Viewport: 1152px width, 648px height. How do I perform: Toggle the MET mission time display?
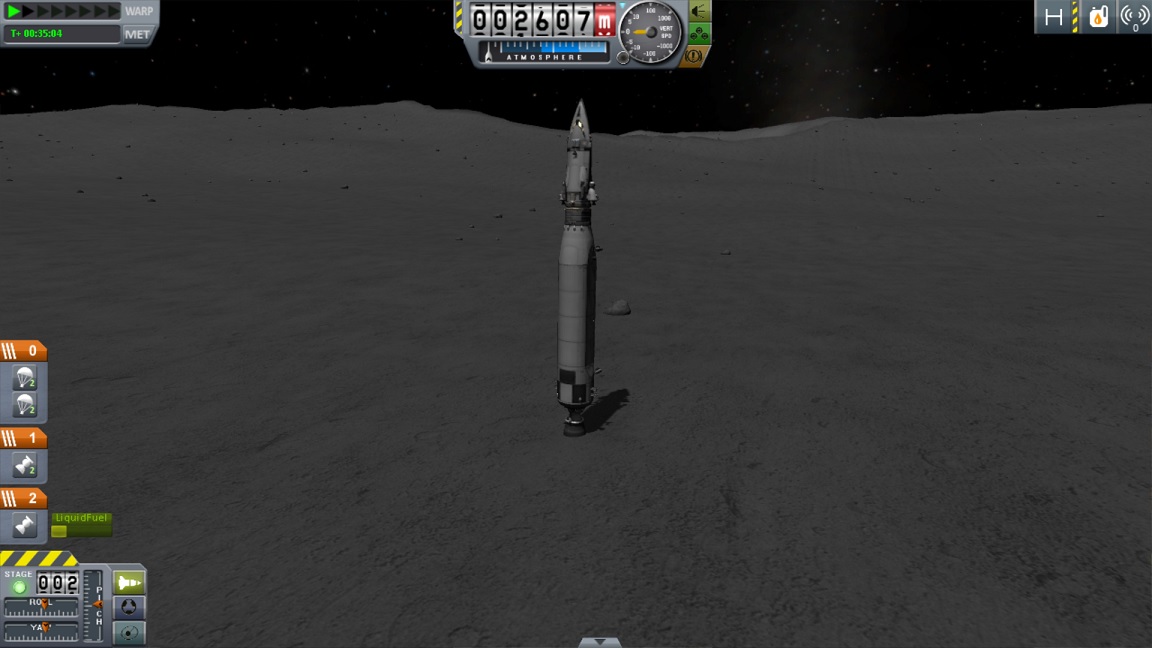point(137,34)
